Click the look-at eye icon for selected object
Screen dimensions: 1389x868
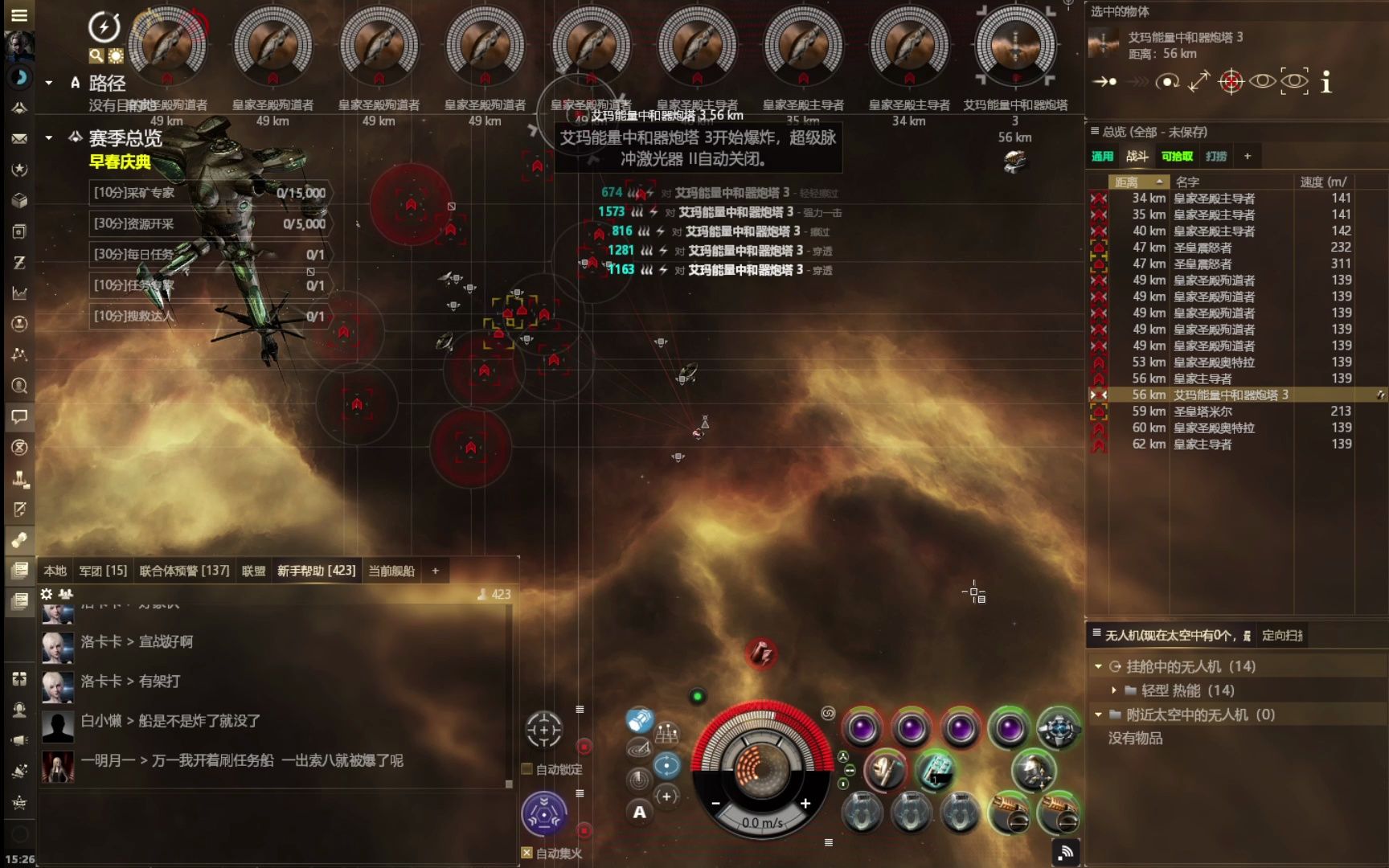click(1264, 82)
